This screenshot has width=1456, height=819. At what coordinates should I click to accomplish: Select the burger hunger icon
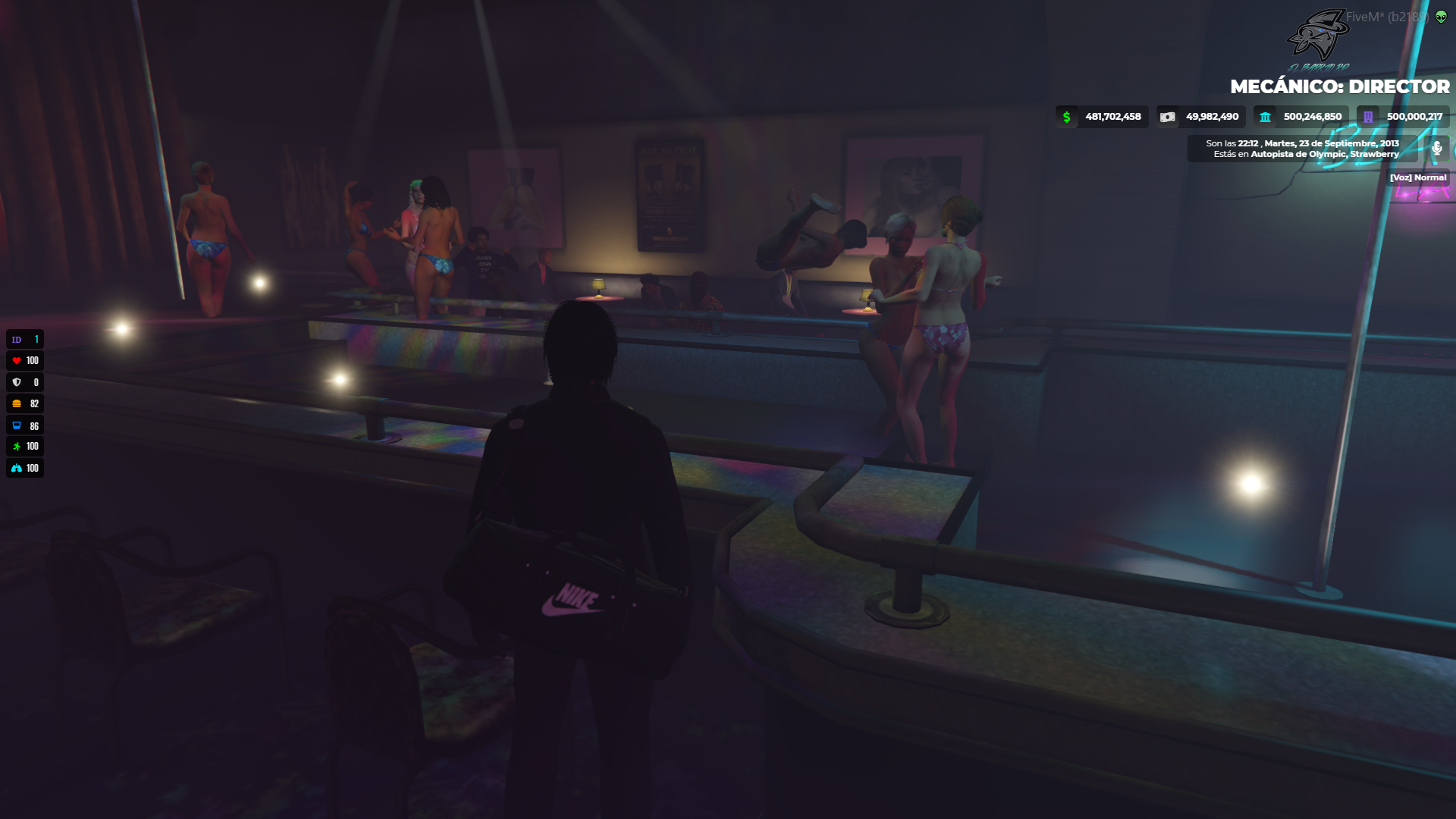click(15, 403)
